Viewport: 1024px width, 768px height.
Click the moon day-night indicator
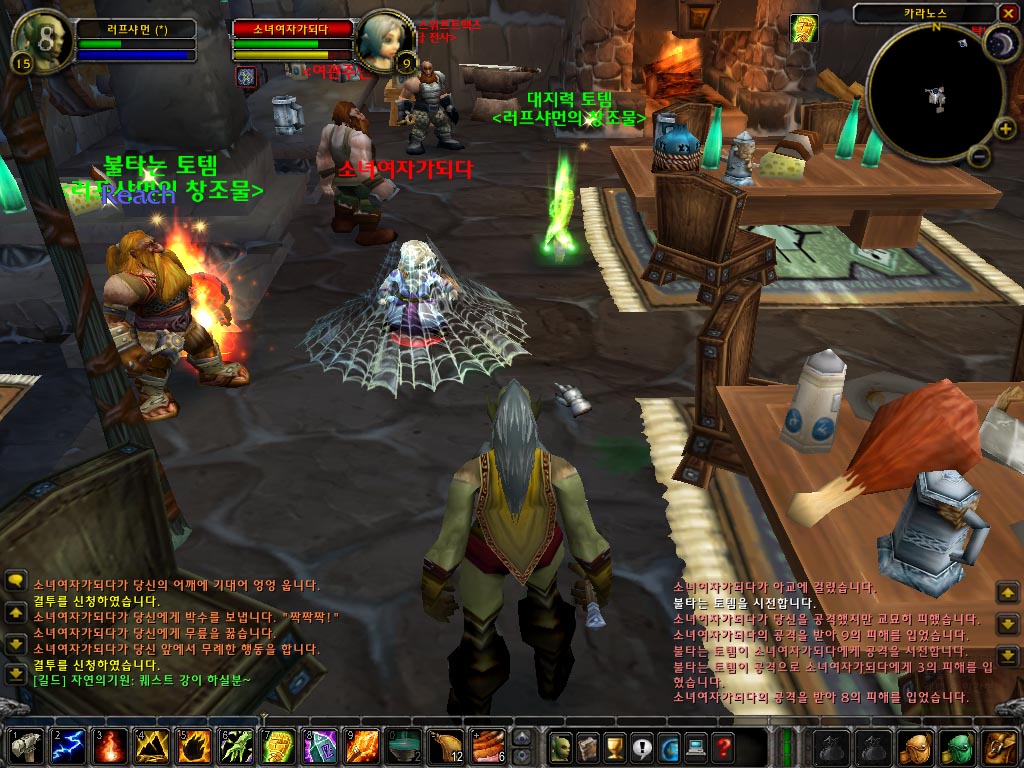tap(999, 43)
